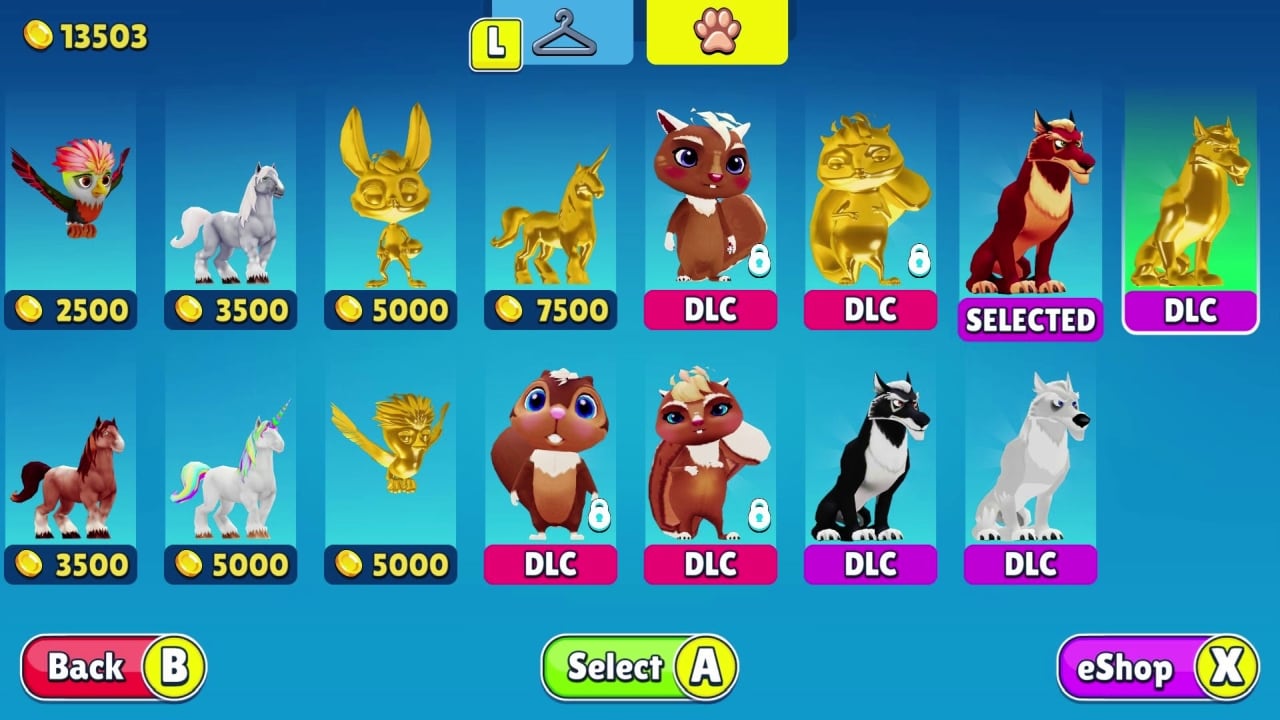
Task: Select the highlighted golden wolf DLC pet
Action: point(1190,200)
